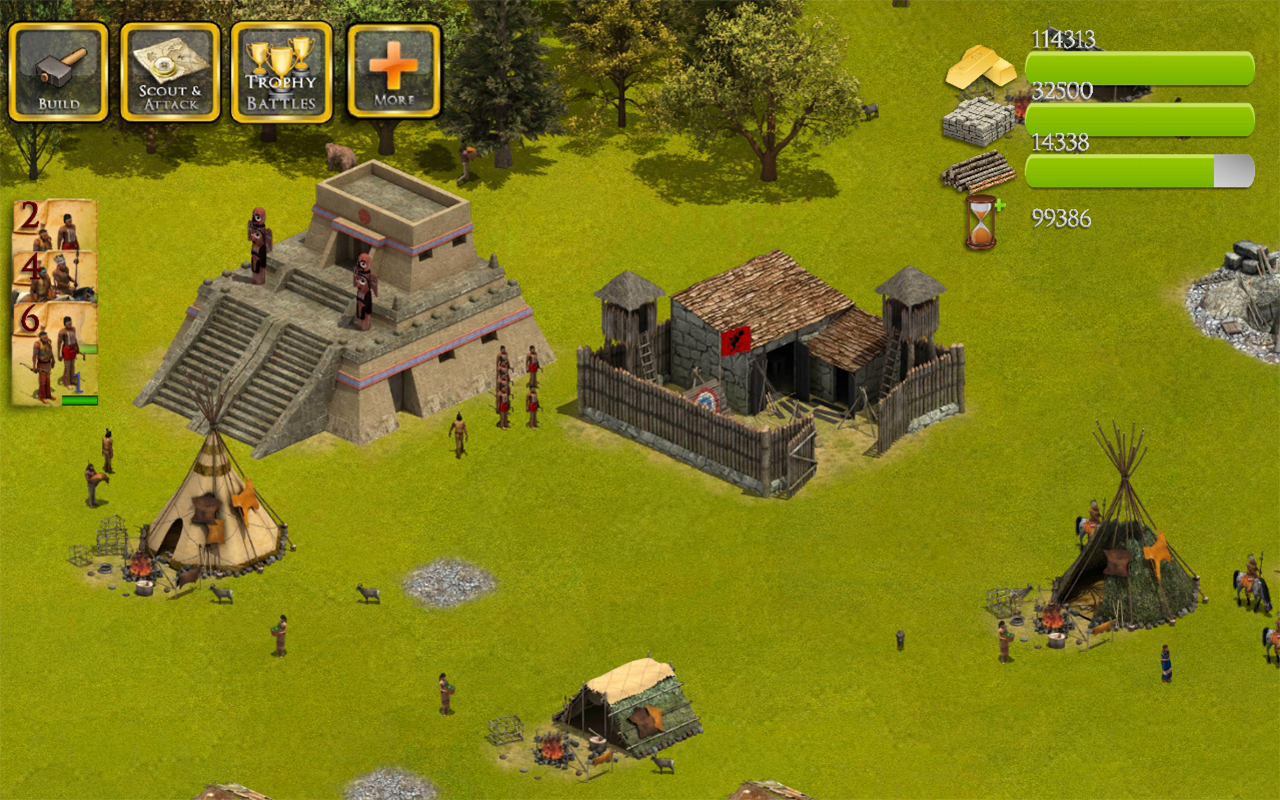
Task: Click the gold bars resource icon
Action: (x=977, y=70)
